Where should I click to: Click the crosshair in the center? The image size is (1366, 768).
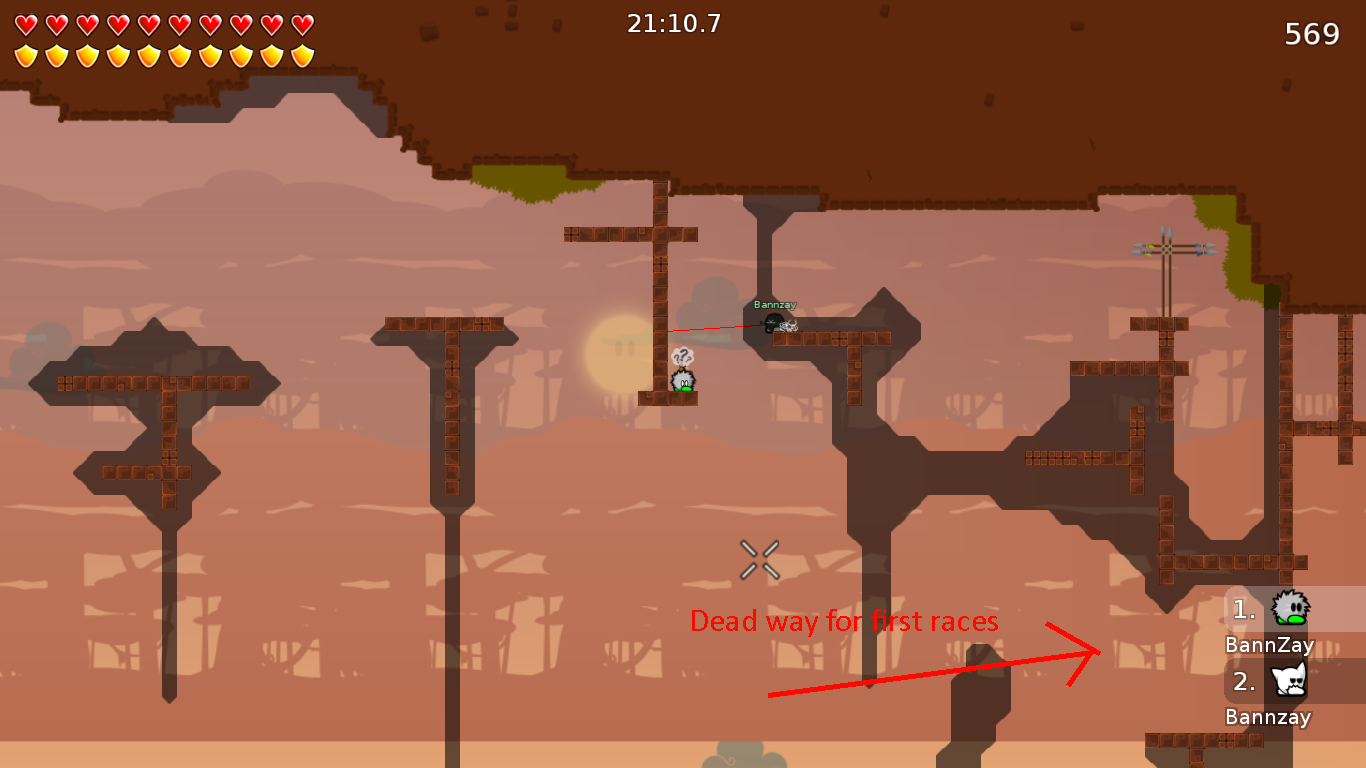tap(758, 557)
